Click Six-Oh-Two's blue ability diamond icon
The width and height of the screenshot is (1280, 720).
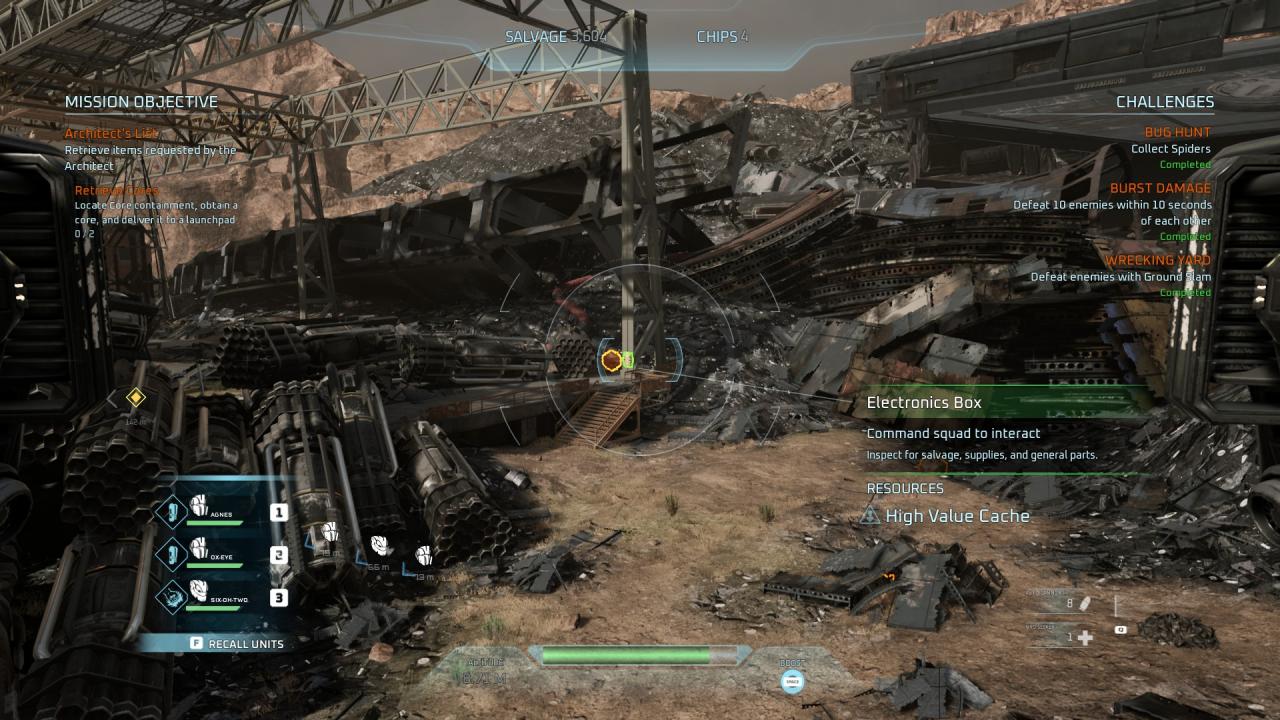pyautogui.click(x=173, y=596)
